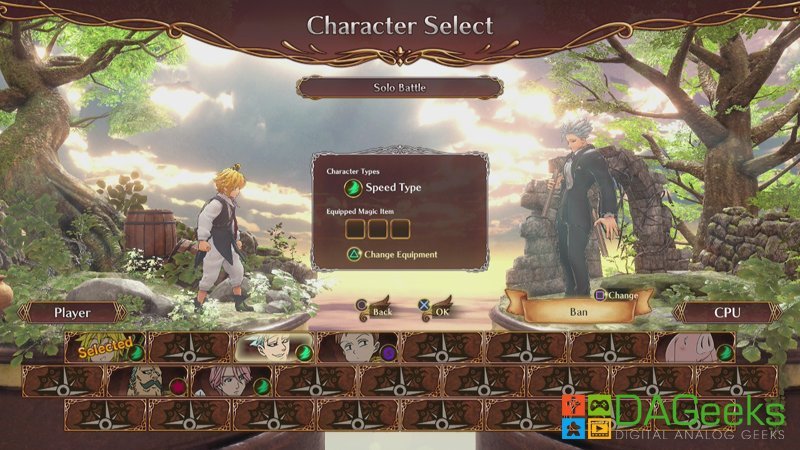Select the Player side label
The height and width of the screenshot is (450, 800).
(x=72, y=313)
